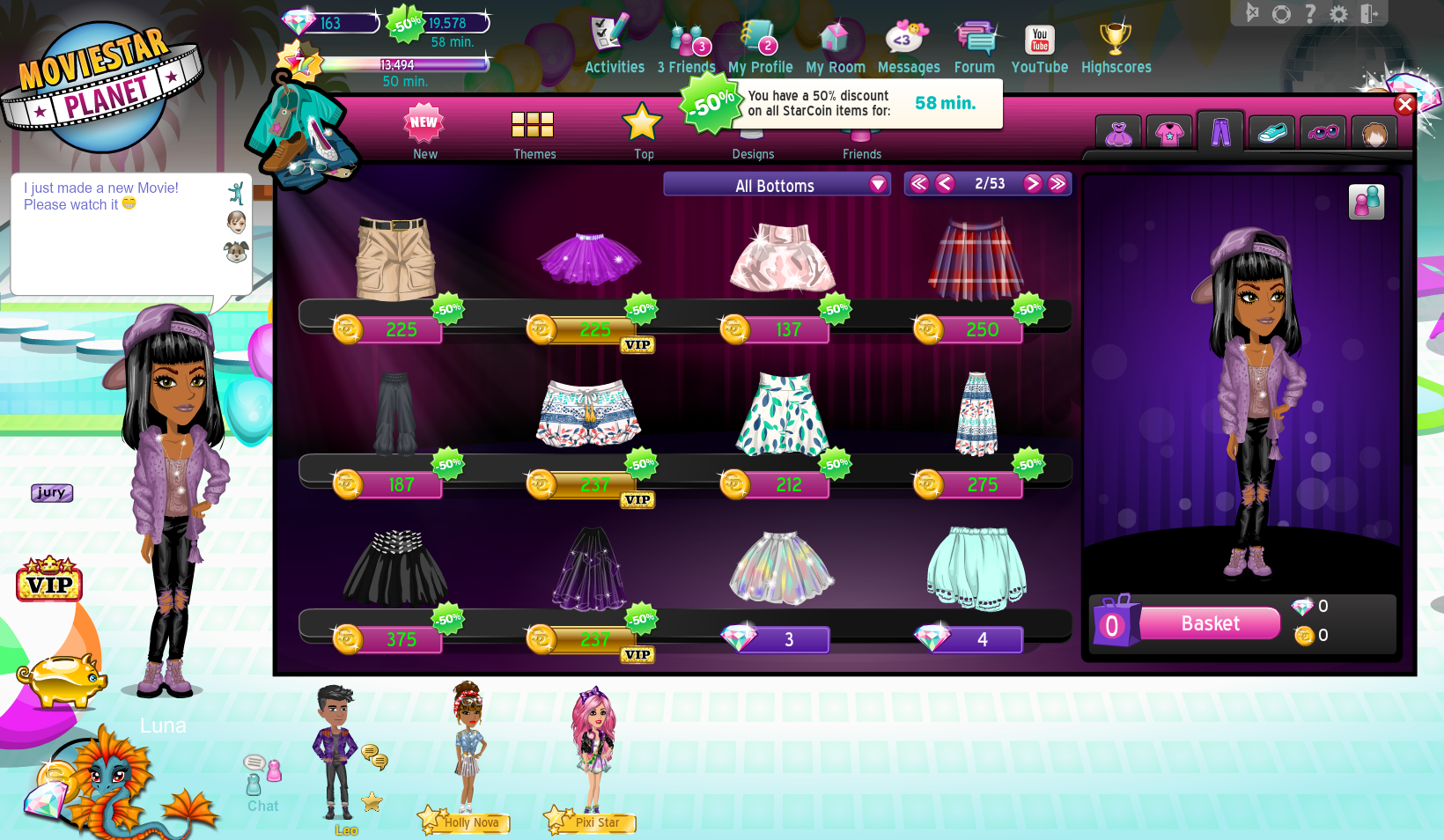Open the Themes section

tap(534, 132)
